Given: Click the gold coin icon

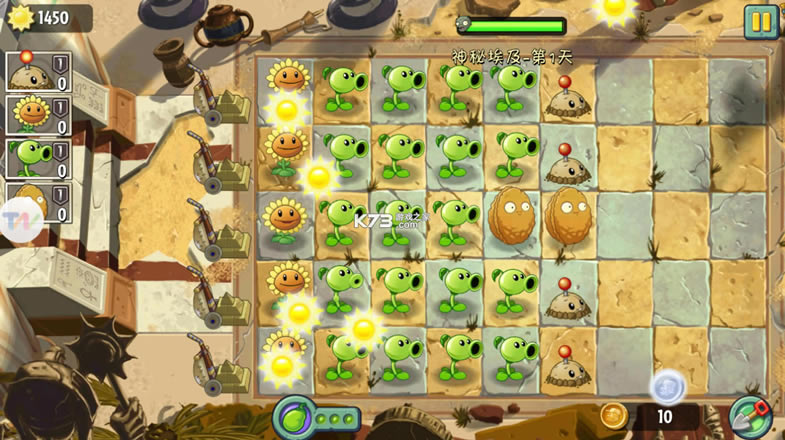Looking at the screenshot, I should coord(612,414).
